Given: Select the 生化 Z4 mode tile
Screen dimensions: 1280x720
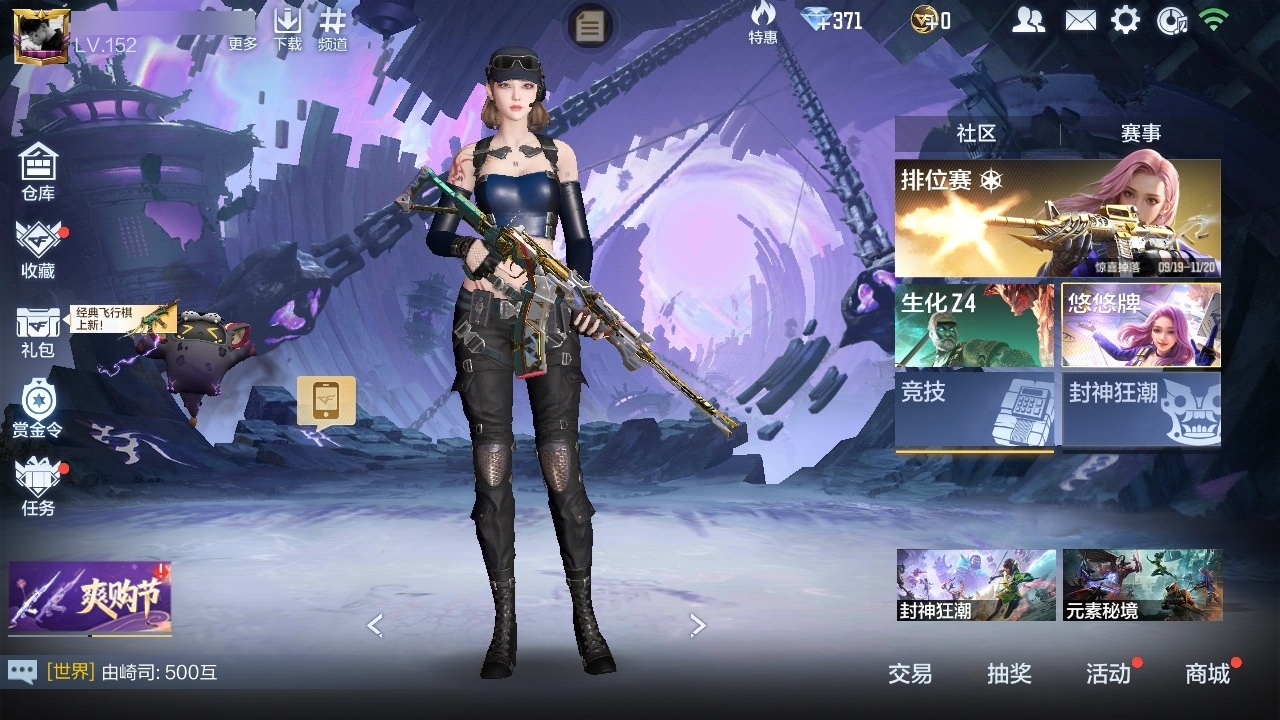Looking at the screenshot, I should (974, 325).
